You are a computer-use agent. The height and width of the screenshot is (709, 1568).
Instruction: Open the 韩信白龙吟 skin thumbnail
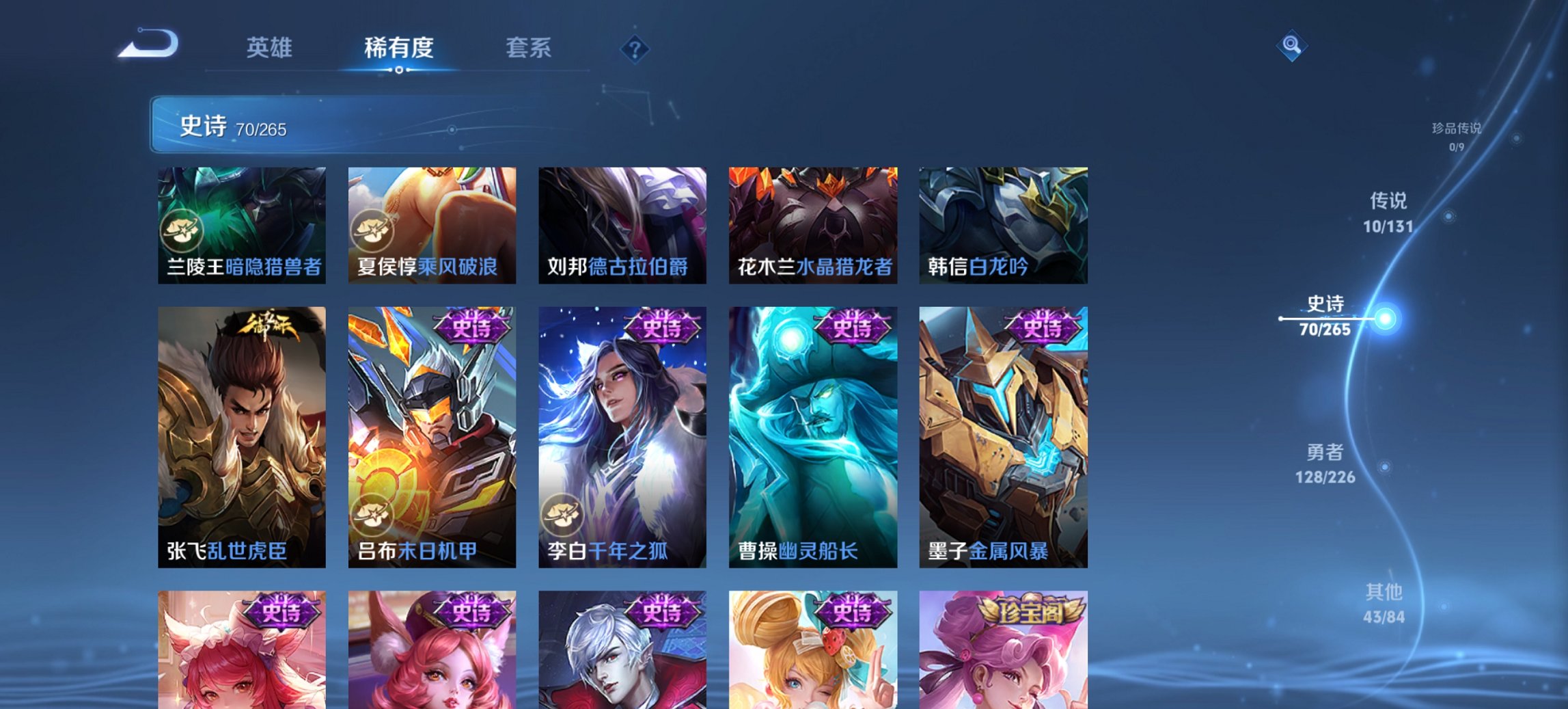click(x=1002, y=226)
